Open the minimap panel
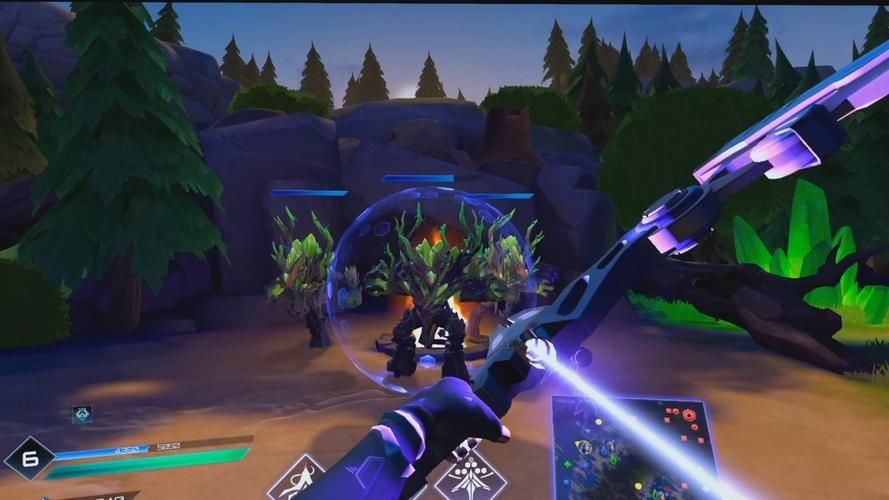The height and width of the screenshot is (500, 889). point(632,446)
